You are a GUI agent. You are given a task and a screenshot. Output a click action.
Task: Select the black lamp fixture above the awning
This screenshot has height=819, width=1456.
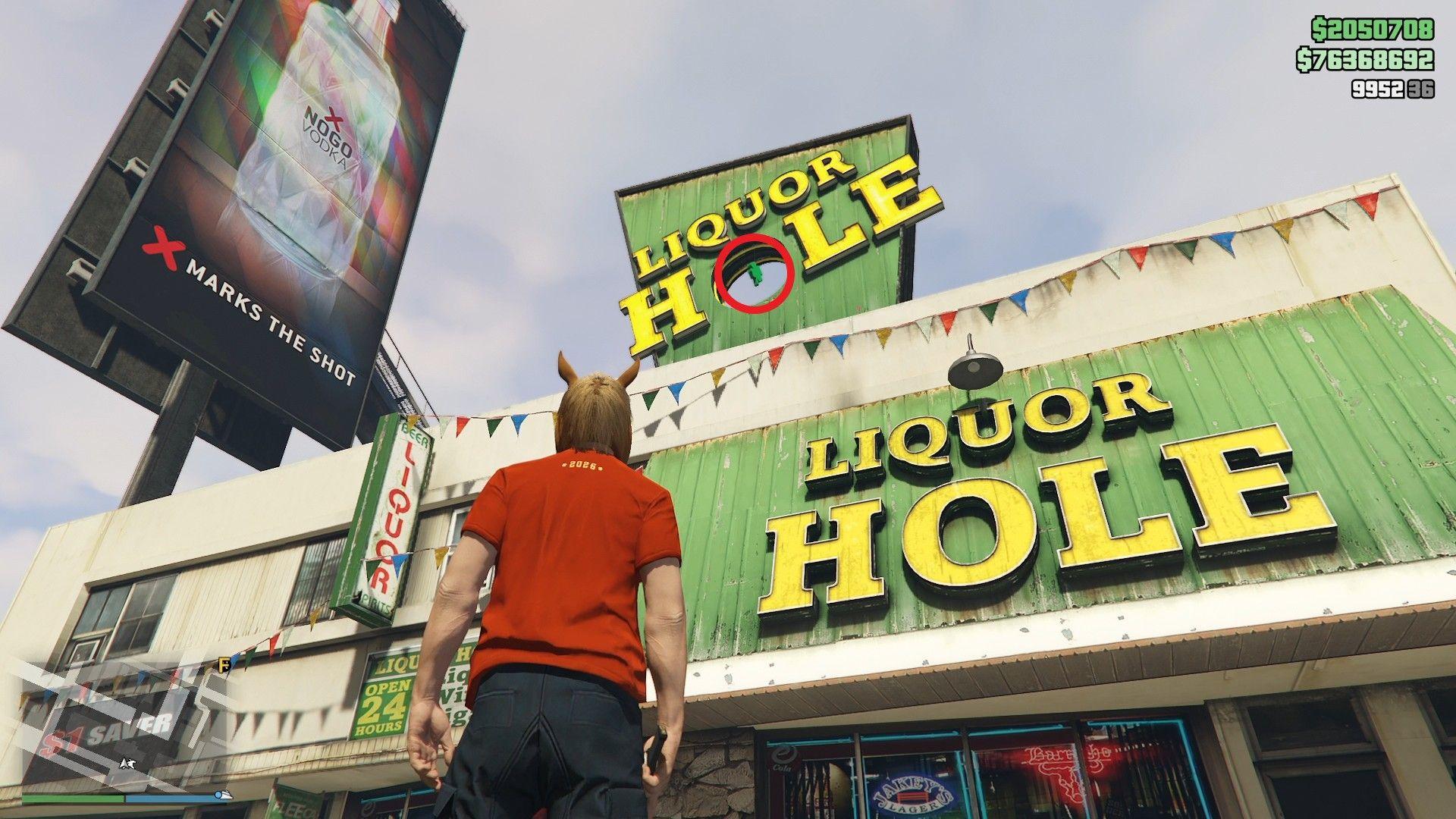[x=974, y=371]
